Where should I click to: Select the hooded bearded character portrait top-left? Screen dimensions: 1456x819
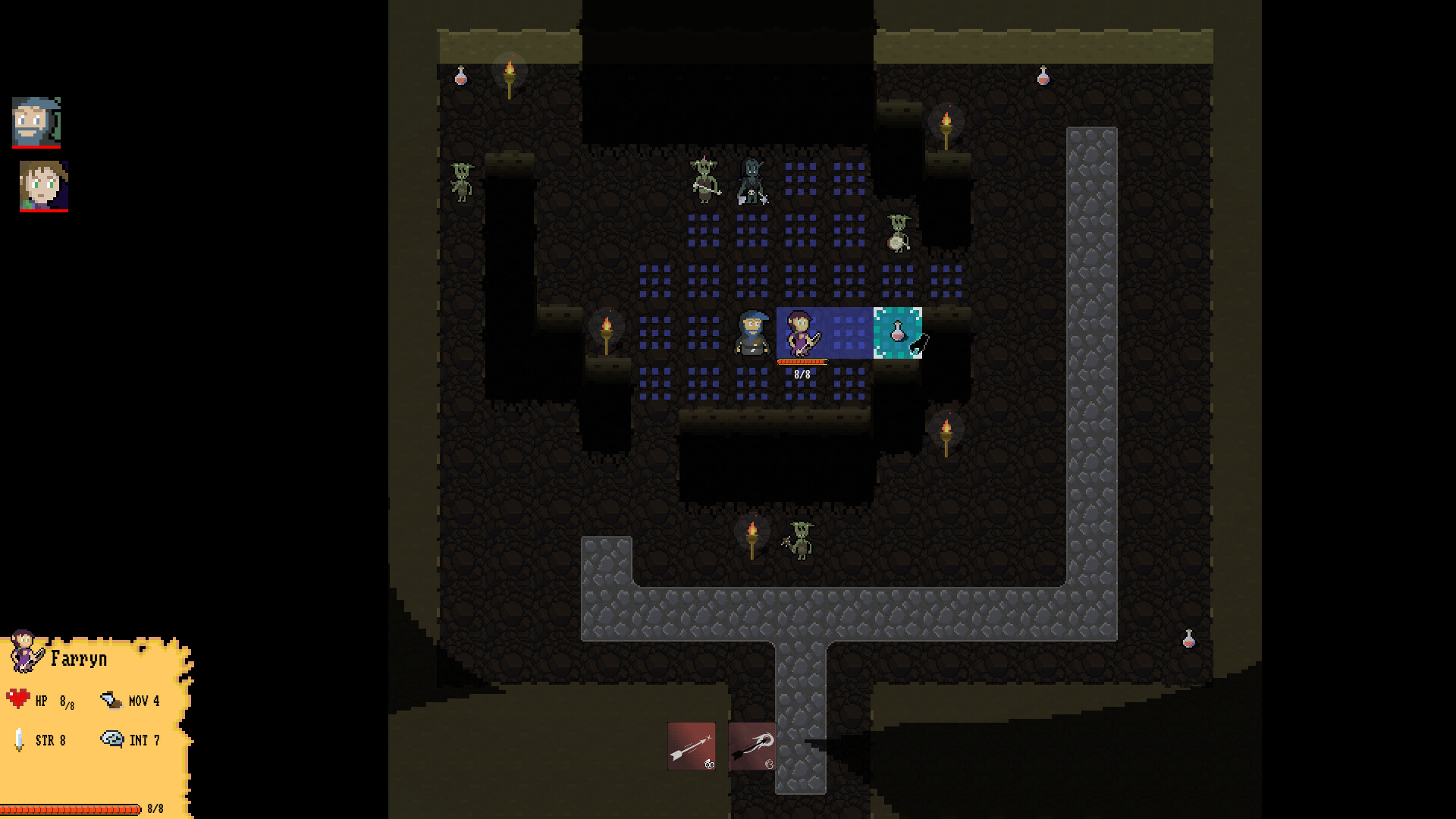(x=36, y=121)
